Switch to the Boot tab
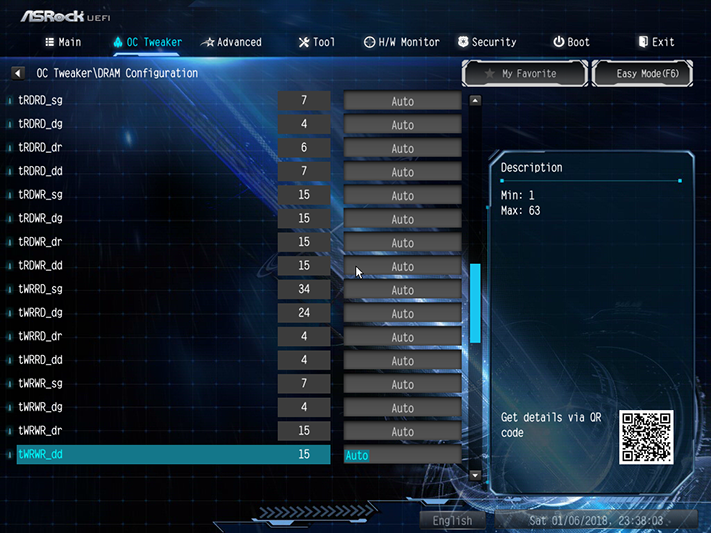The width and height of the screenshot is (711, 533). (571, 42)
